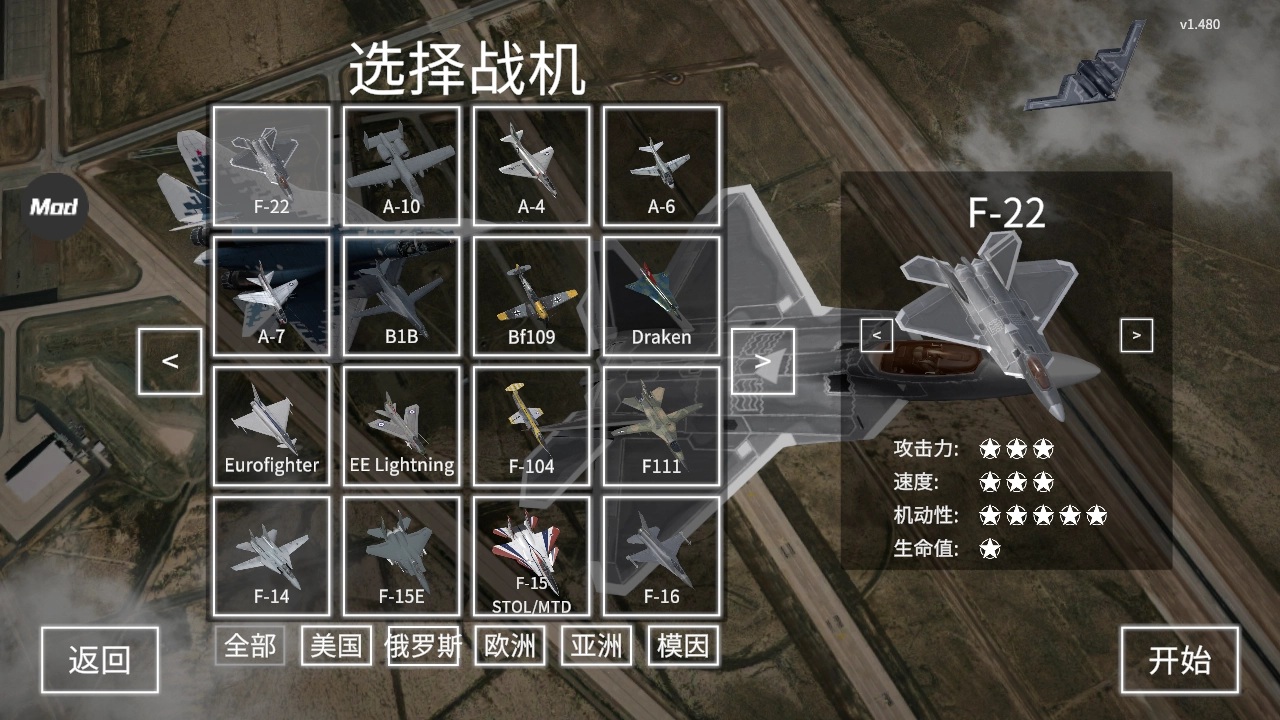Switch to 亚洲 aircraft listing
Image resolution: width=1280 pixels, height=720 pixels.
coord(595,645)
